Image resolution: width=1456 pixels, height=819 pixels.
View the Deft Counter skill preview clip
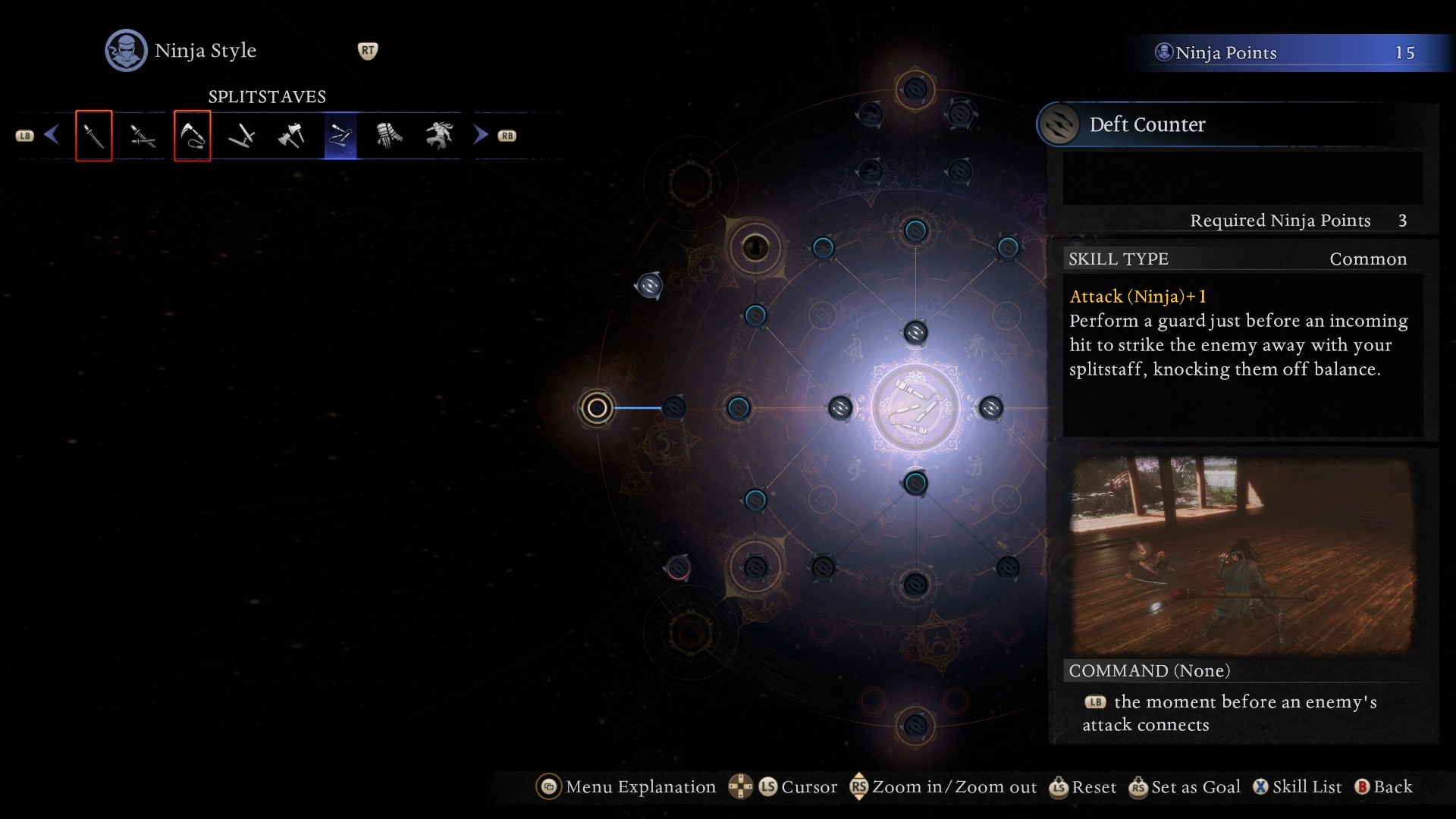1241,555
